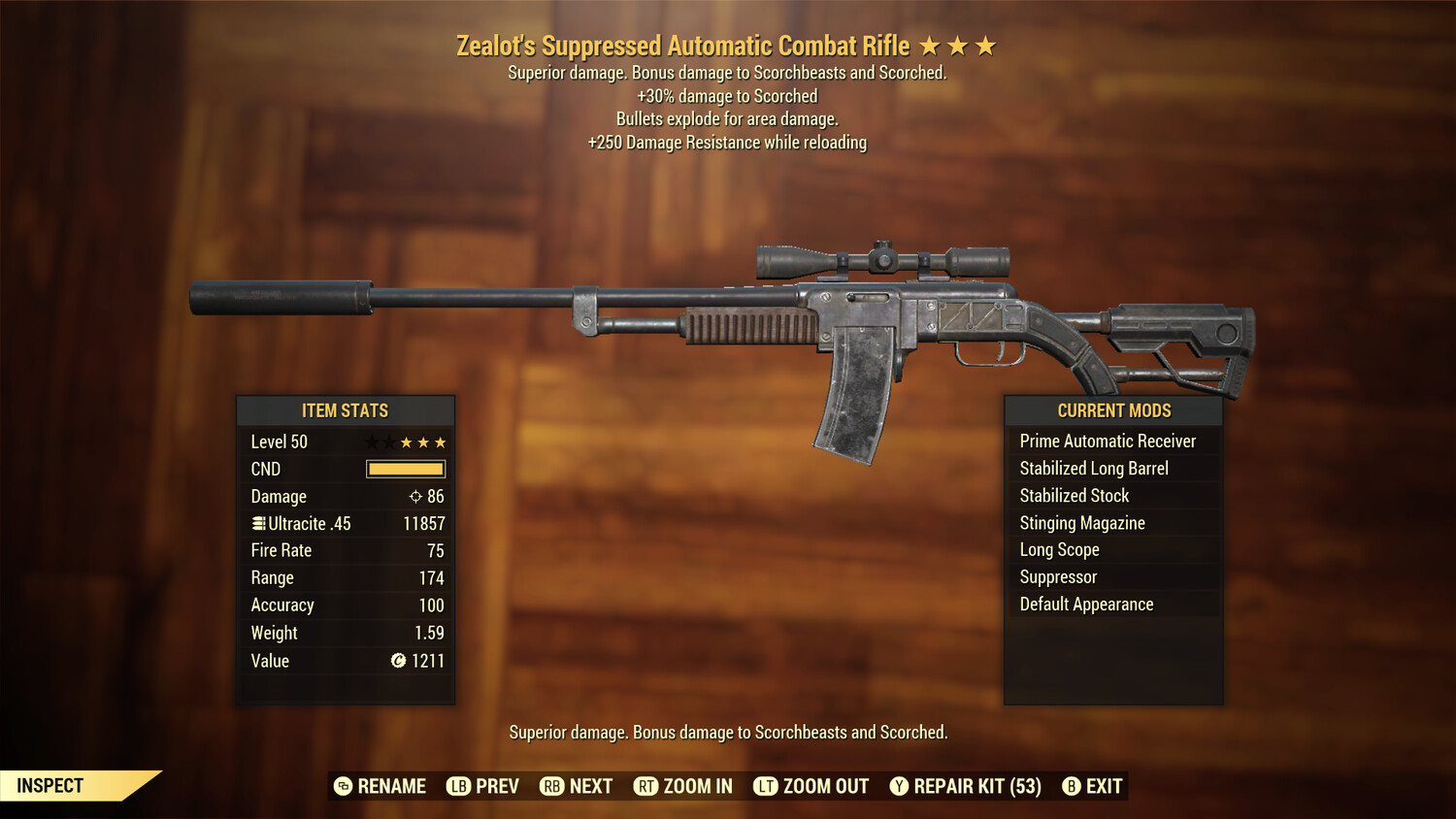Open the CURRENT MODS panel header

click(x=1113, y=410)
